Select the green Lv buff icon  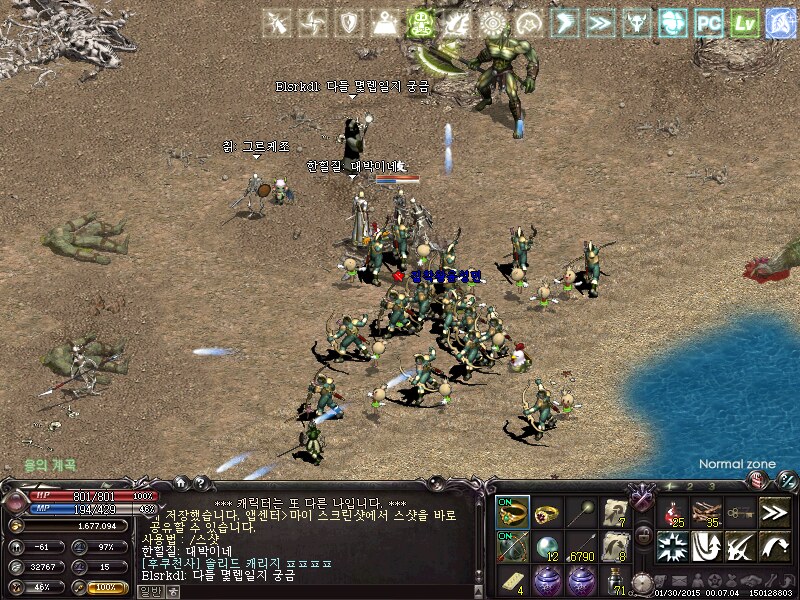click(744, 23)
